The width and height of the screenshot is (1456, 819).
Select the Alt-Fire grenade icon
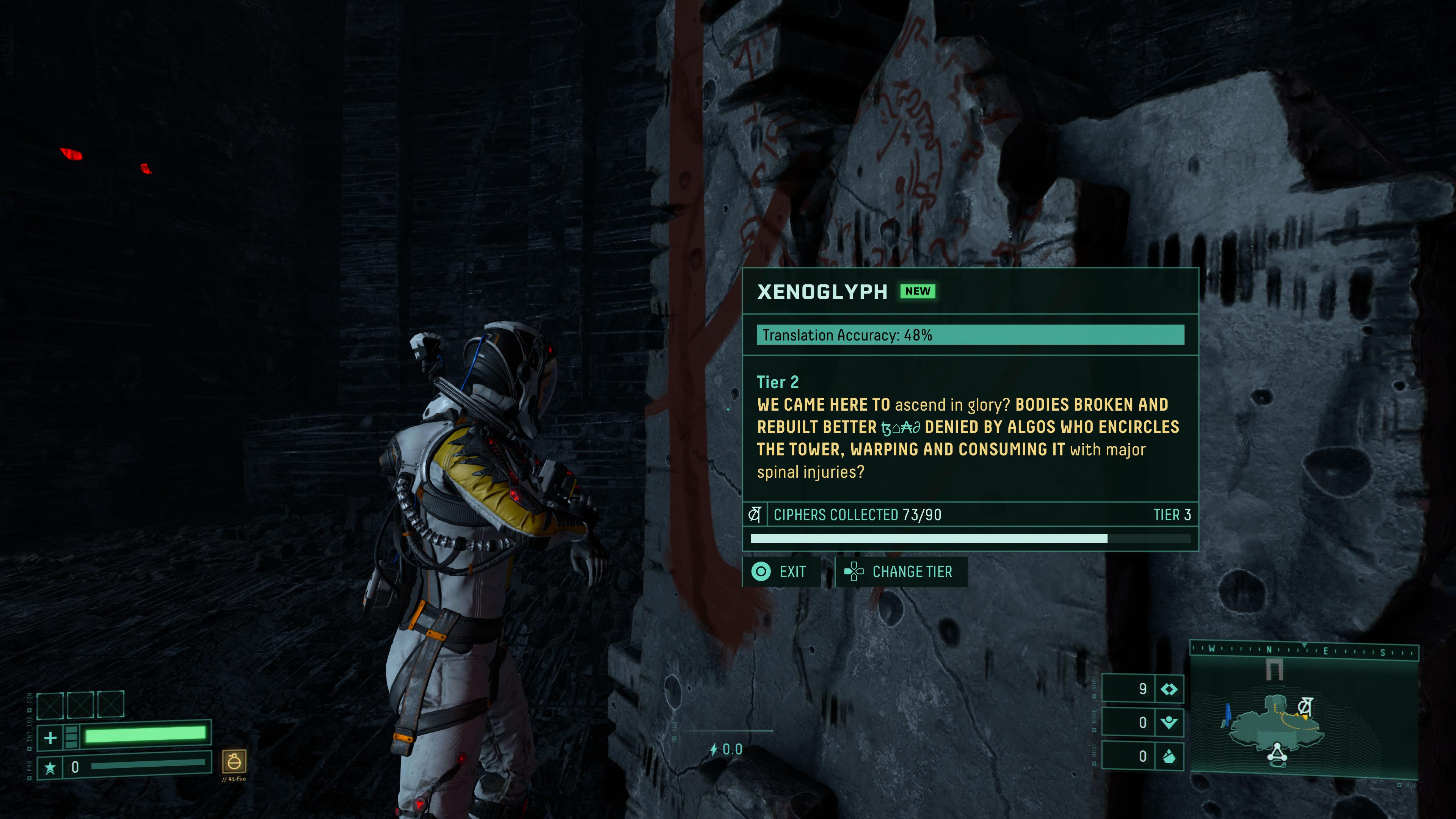[234, 762]
